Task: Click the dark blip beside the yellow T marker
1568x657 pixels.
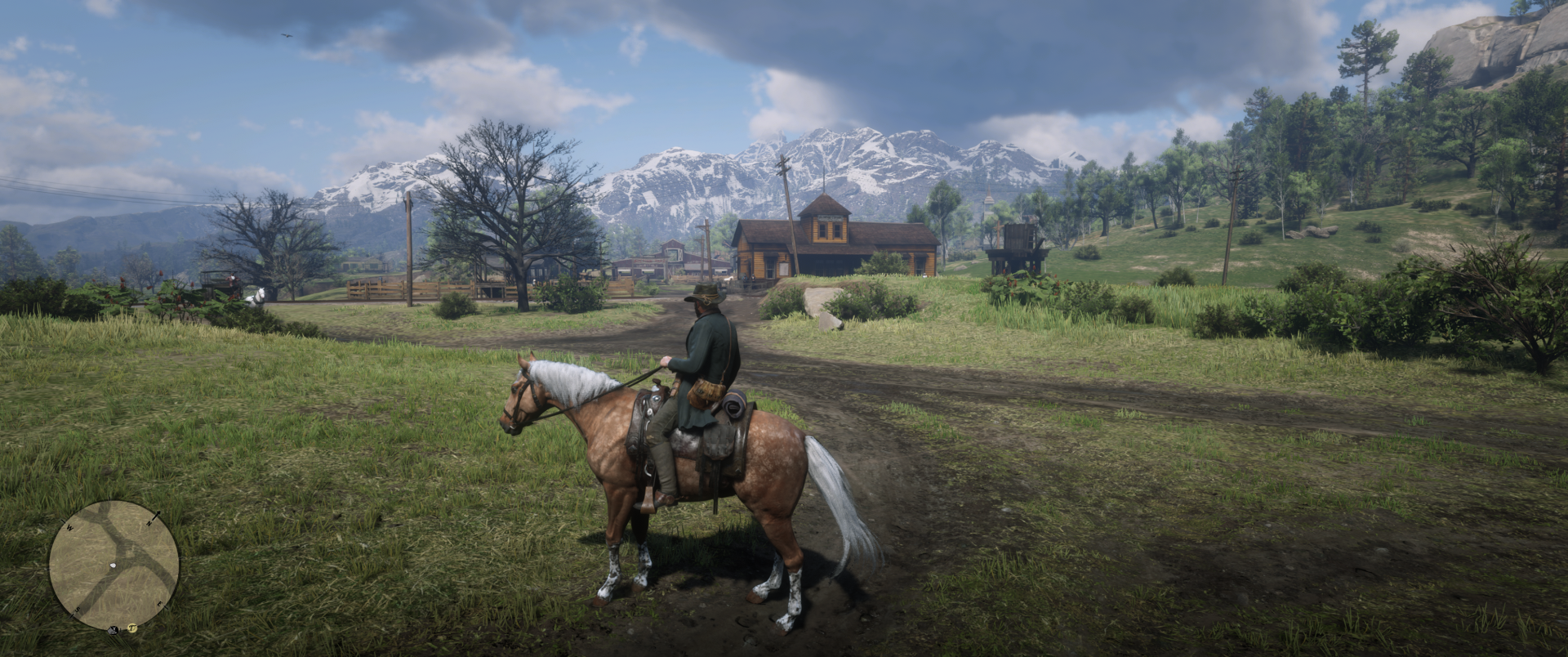Action: (x=113, y=630)
